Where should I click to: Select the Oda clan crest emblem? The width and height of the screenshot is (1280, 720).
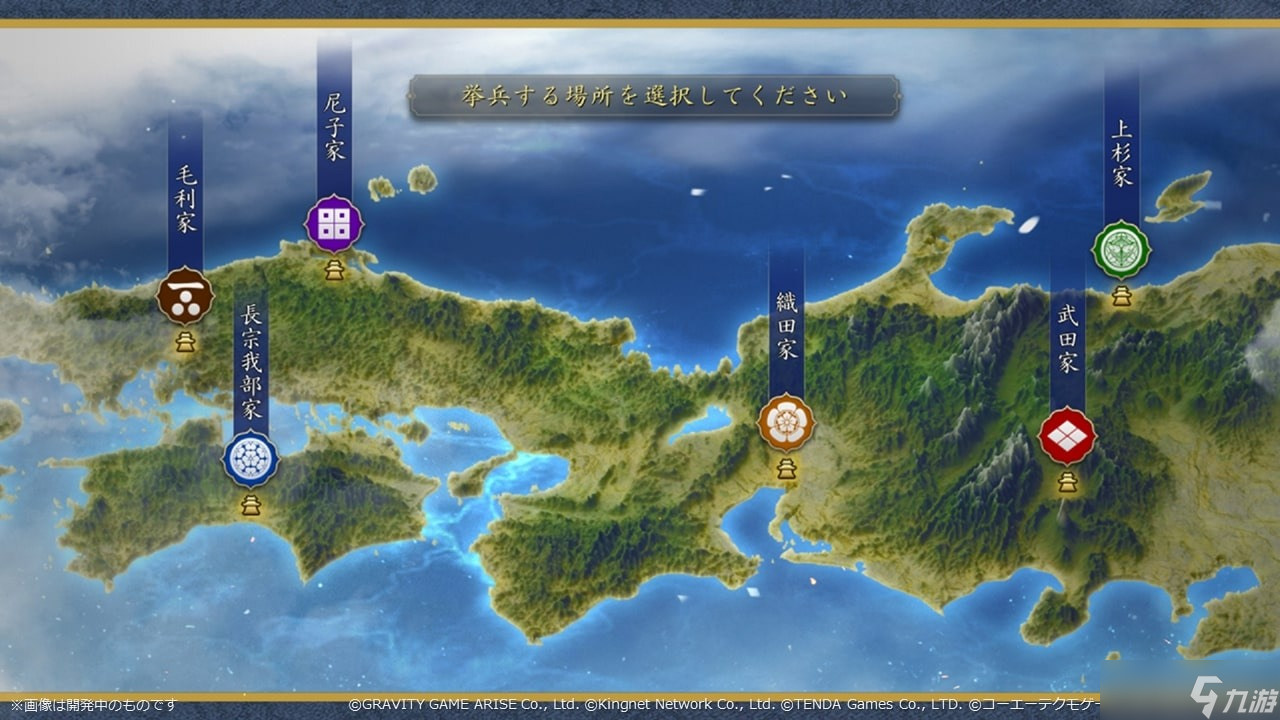[786, 421]
